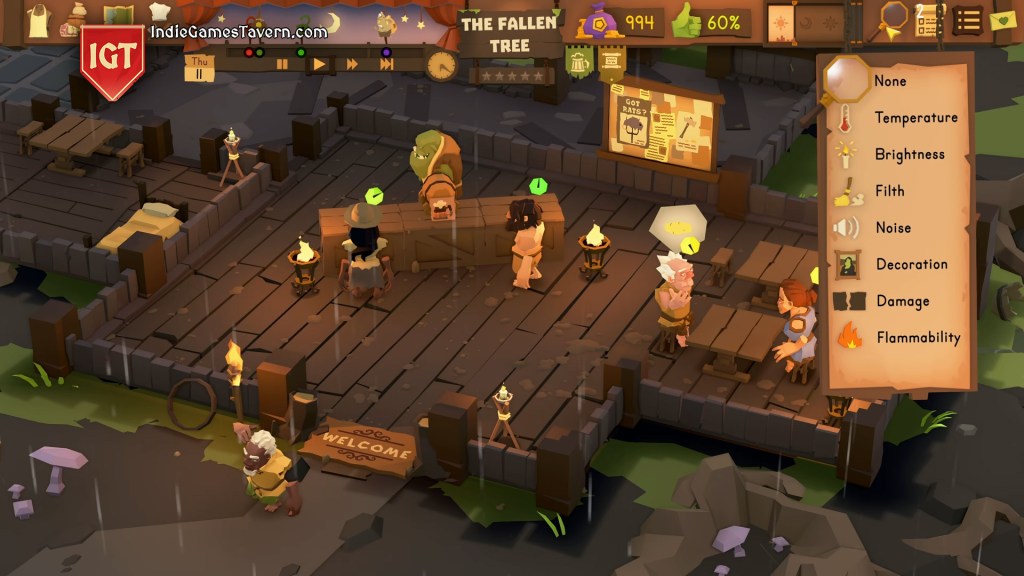Show the Filth overlay
This screenshot has width=1024, height=576.
889,191
